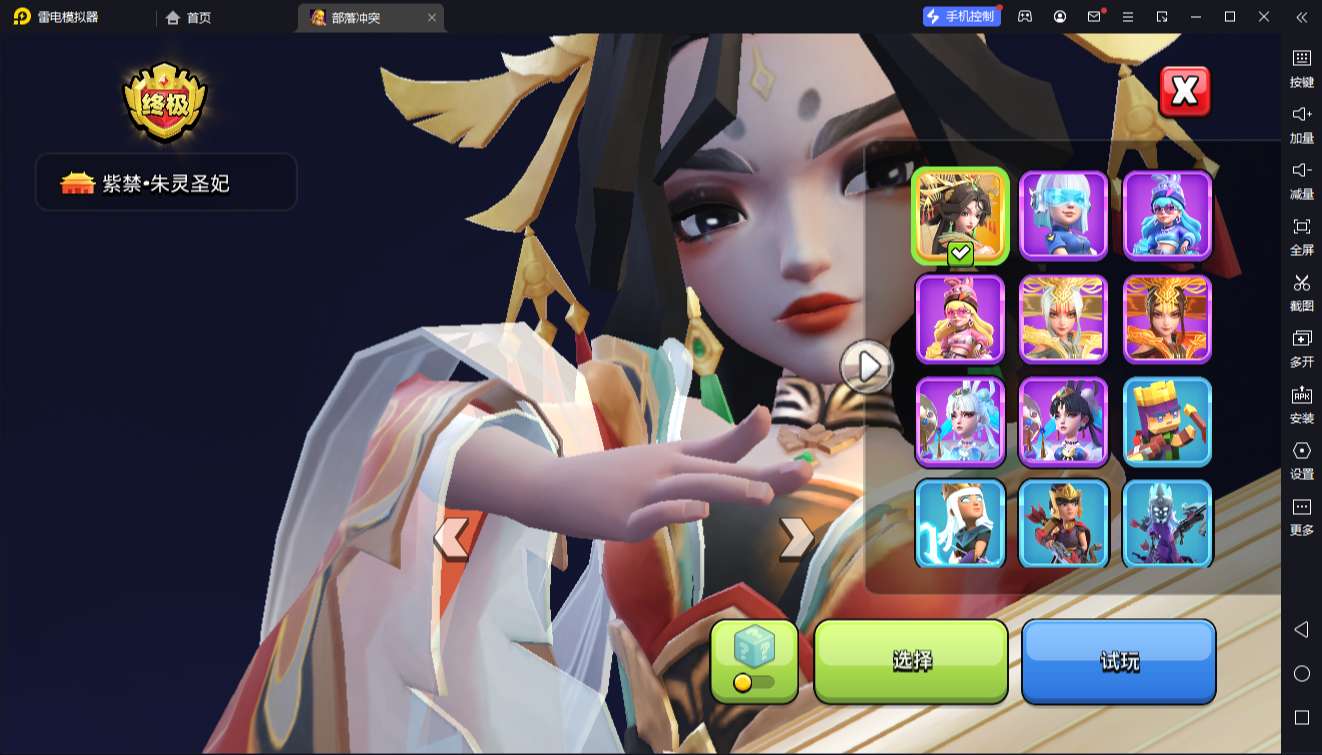Screen dimensions: 1322x755
Task: Pick the blue-haired skin with pink goggles
Action: point(1167,215)
